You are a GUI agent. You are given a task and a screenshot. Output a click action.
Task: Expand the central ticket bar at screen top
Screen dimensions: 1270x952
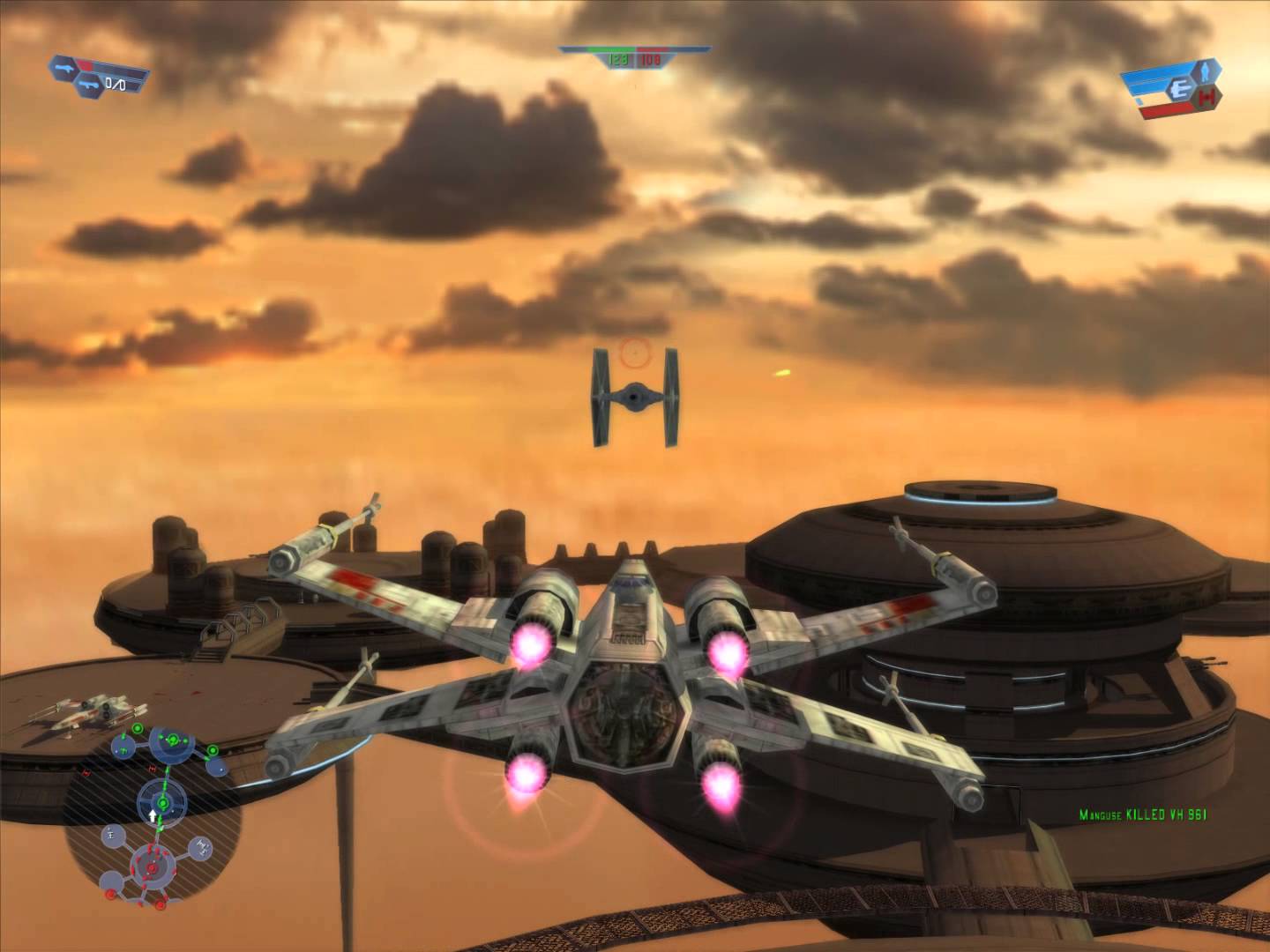coord(633,50)
